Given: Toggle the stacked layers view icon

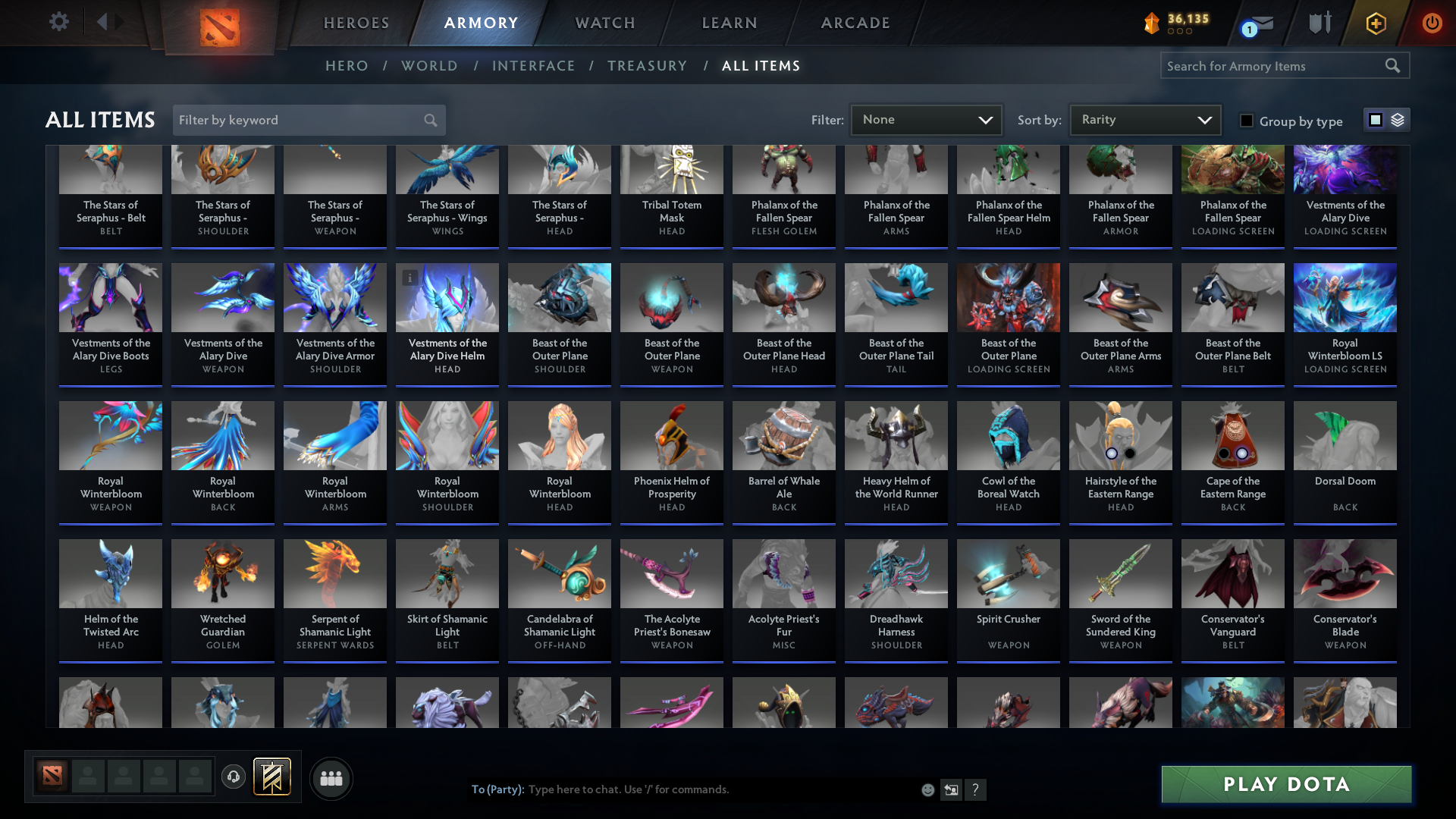Looking at the screenshot, I should [1398, 119].
